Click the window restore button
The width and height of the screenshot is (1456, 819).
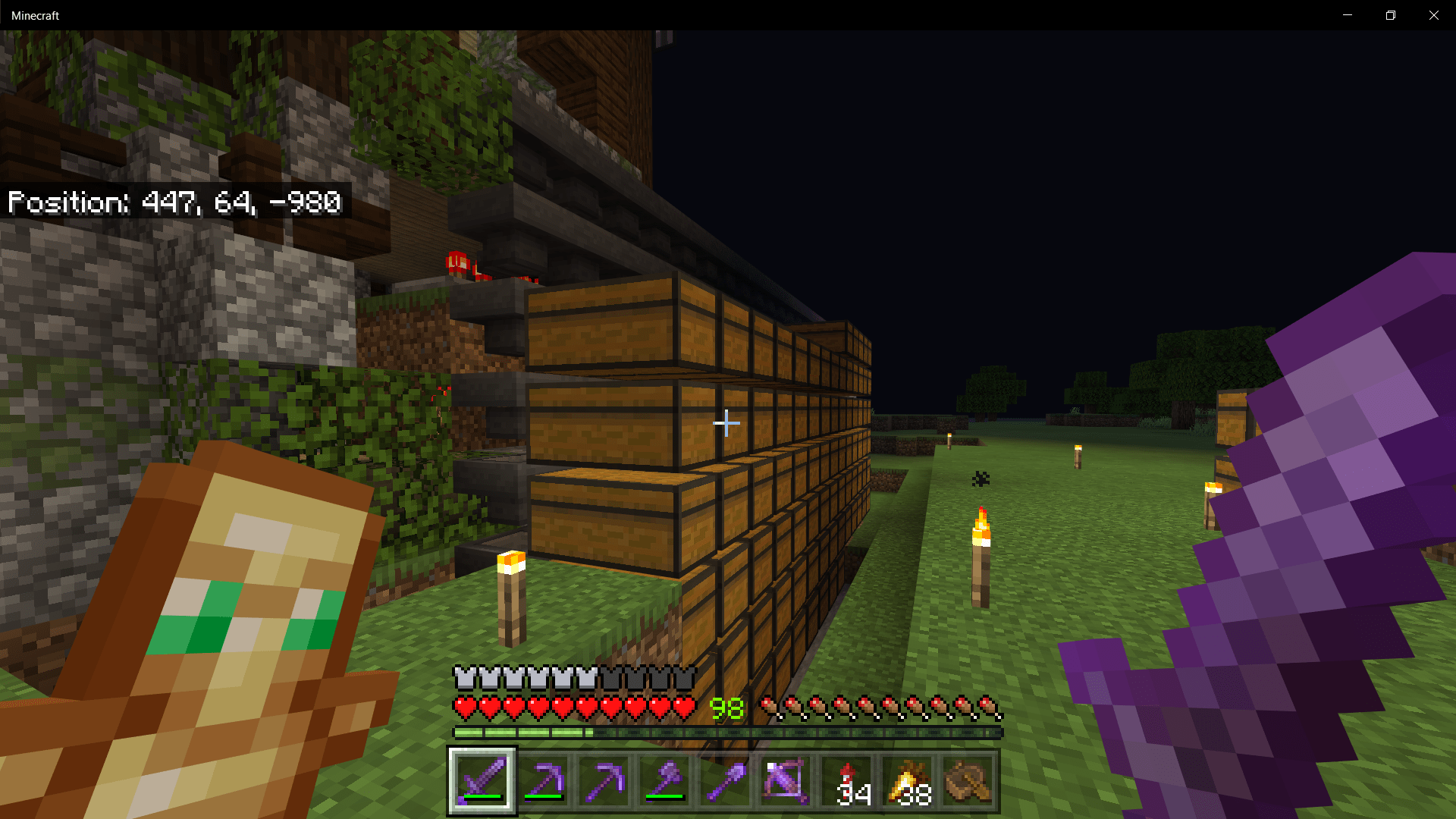click(x=1390, y=14)
